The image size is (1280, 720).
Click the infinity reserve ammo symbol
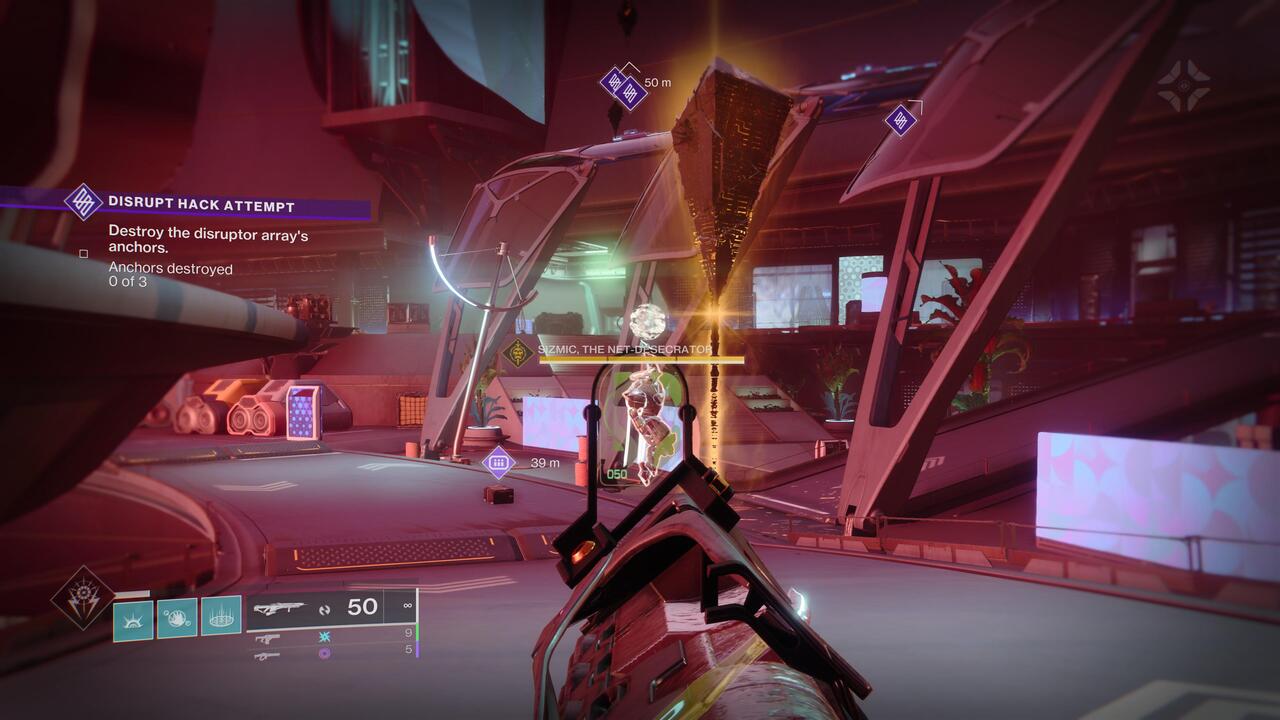[x=406, y=606]
